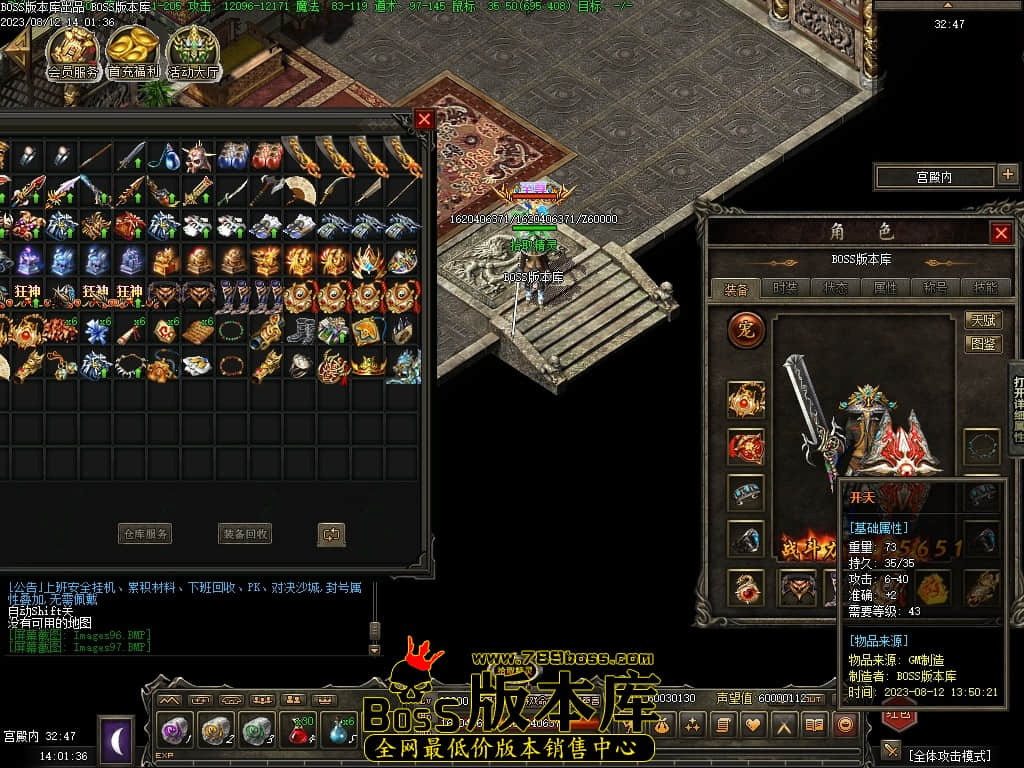
Task: Switch to the 属性 attributes tab
Action: (886, 288)
